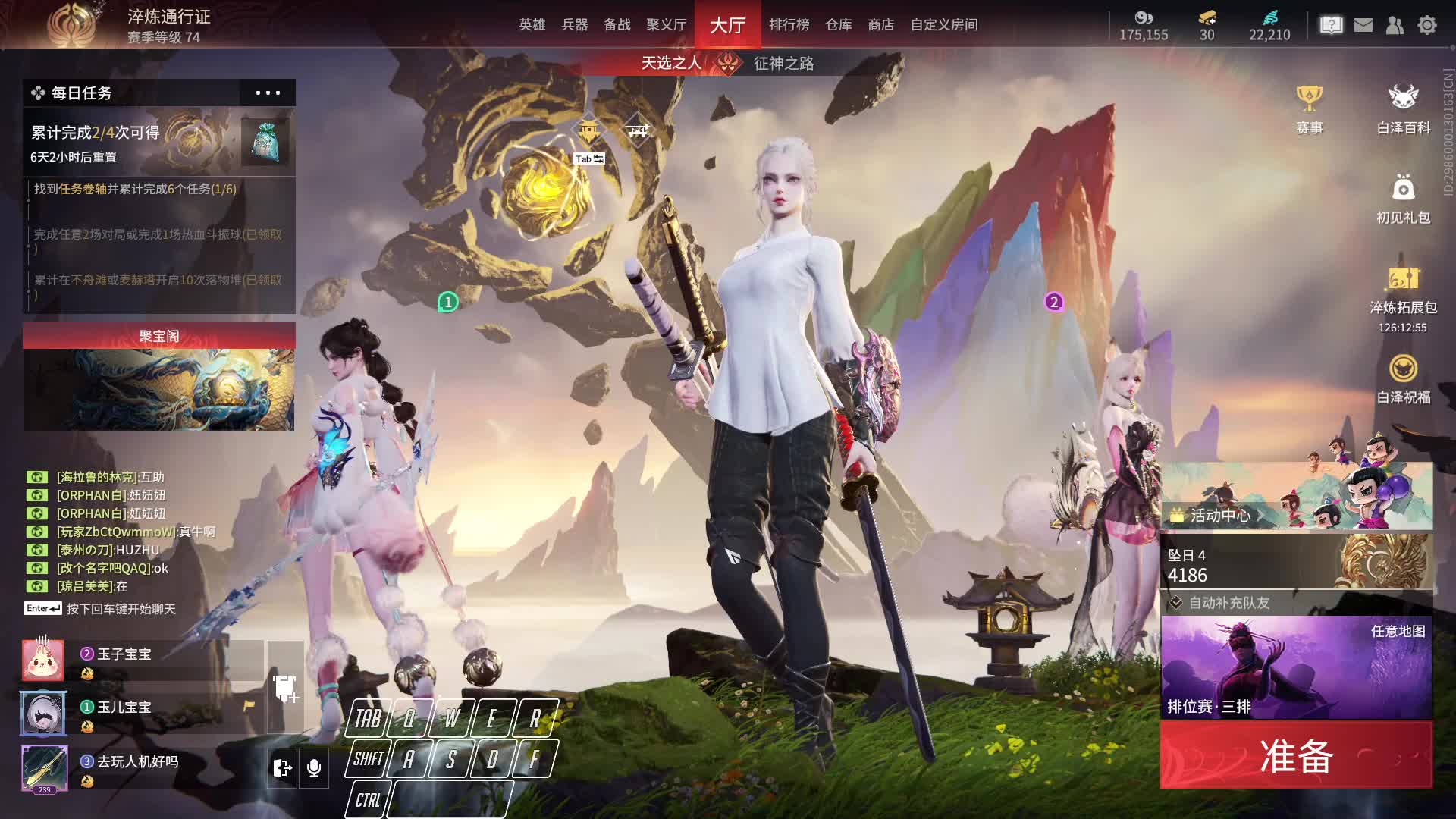Open the friends list icon
Screen dimensions: 1456x819
(1395, 25)
